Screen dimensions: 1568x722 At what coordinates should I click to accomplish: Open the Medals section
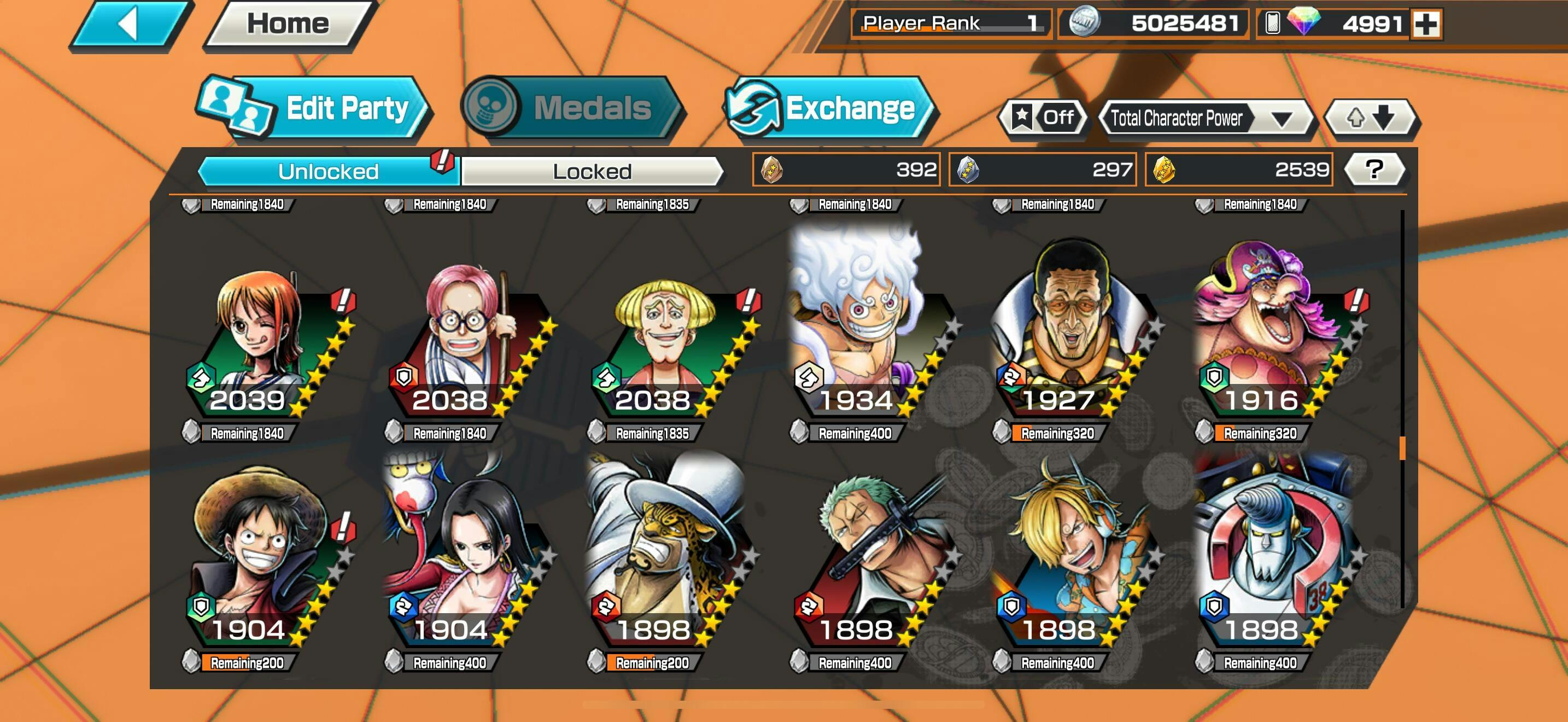[572, 108]
